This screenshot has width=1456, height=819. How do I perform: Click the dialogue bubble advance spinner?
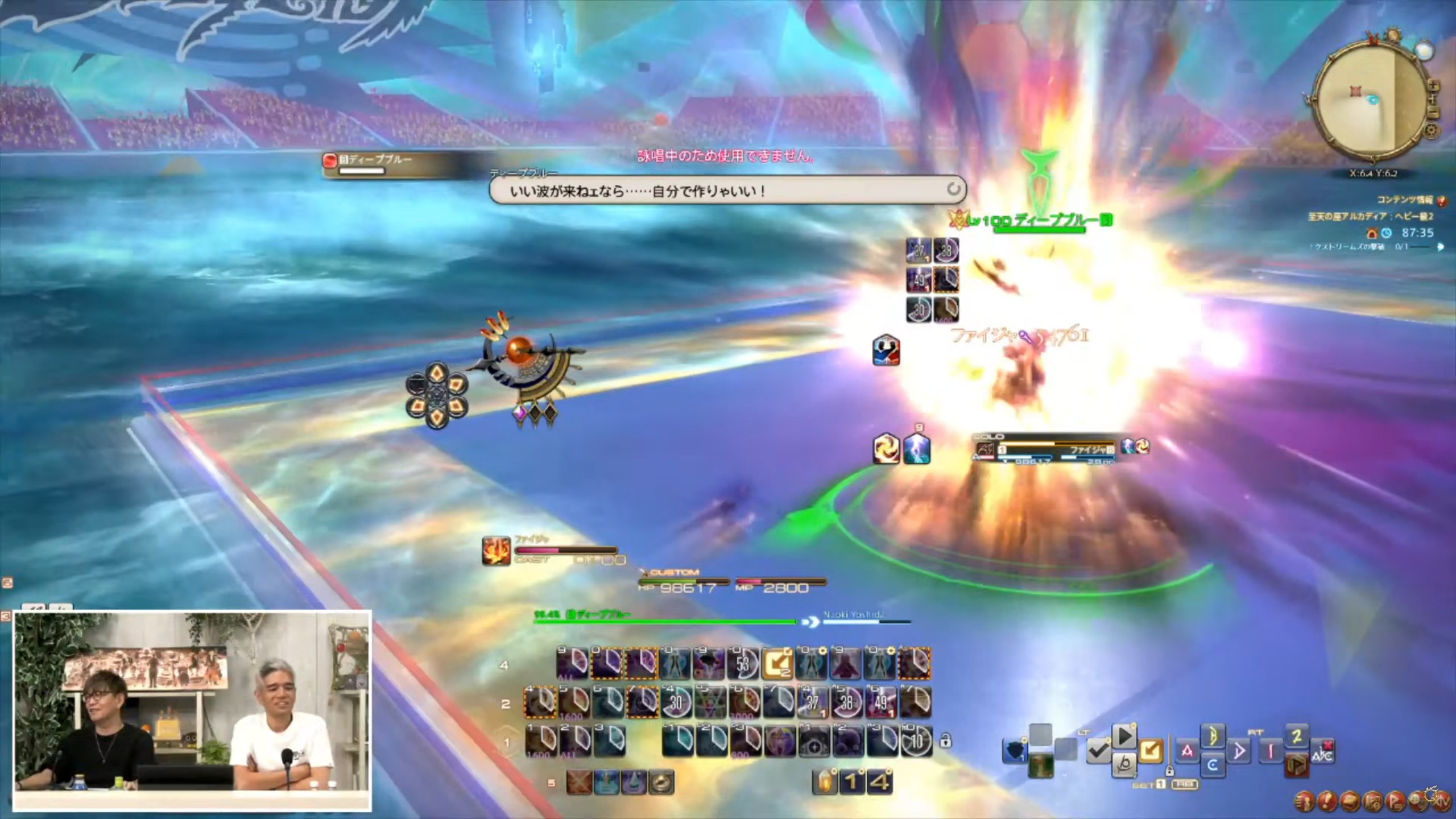coord(953,189)
